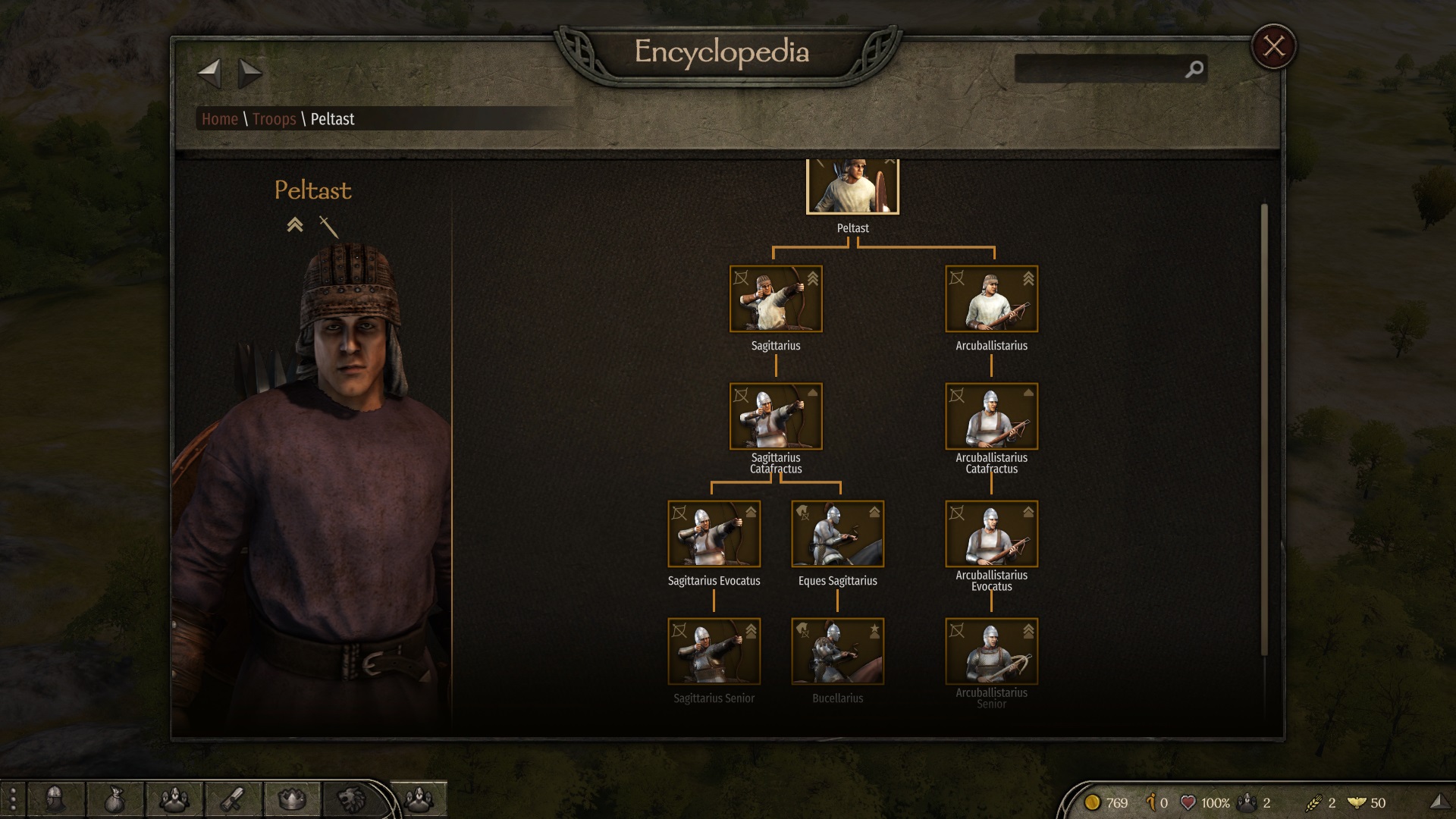Open the Home breadcrumb link
Image resolution: width=1456 pixels, height=819 pixels.
220,119
